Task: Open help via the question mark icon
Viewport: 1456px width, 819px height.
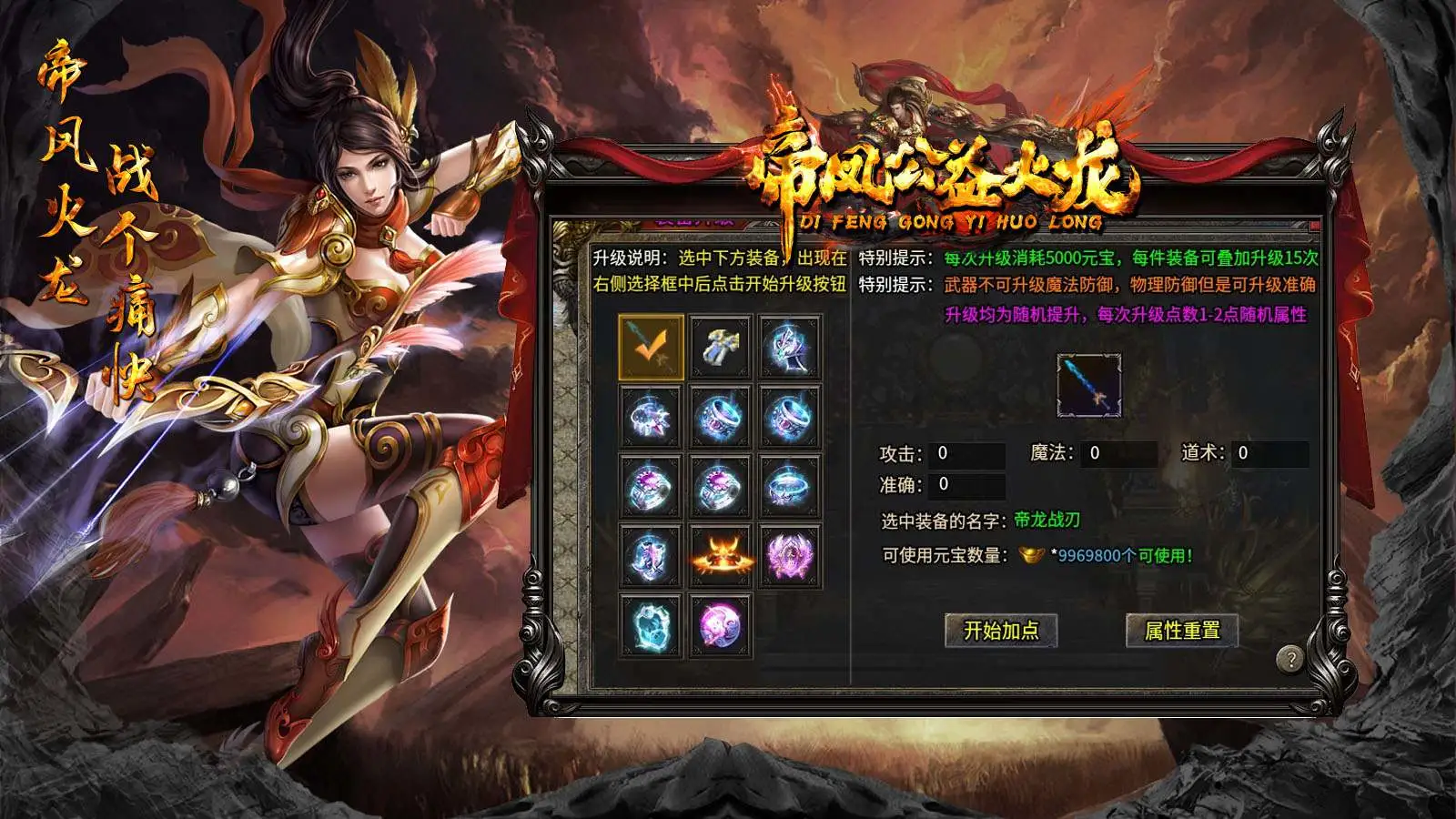Action: [1290, 658]
